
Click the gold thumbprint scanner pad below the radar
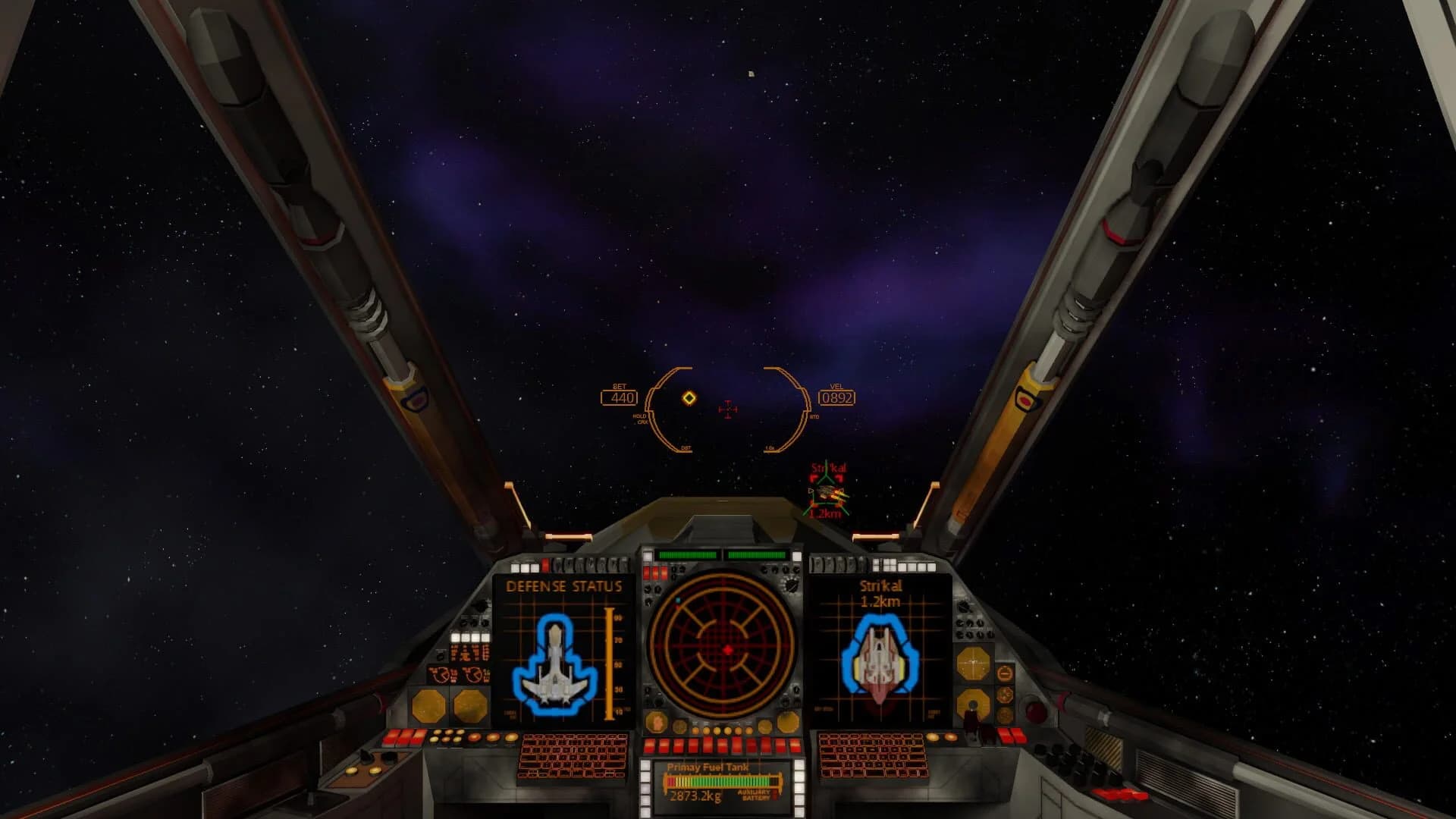click(655, 720)
